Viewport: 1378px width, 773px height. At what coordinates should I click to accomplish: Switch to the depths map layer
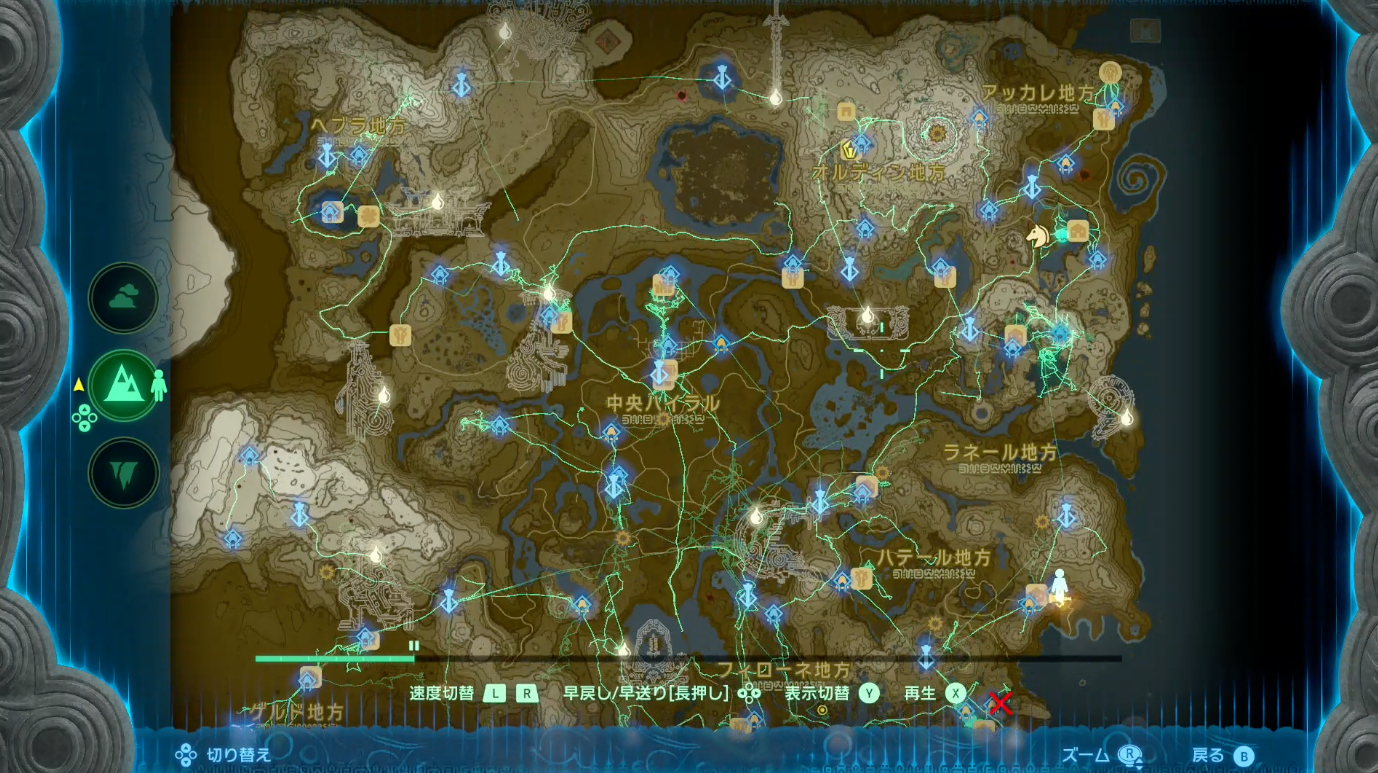(x=122, y=470)
